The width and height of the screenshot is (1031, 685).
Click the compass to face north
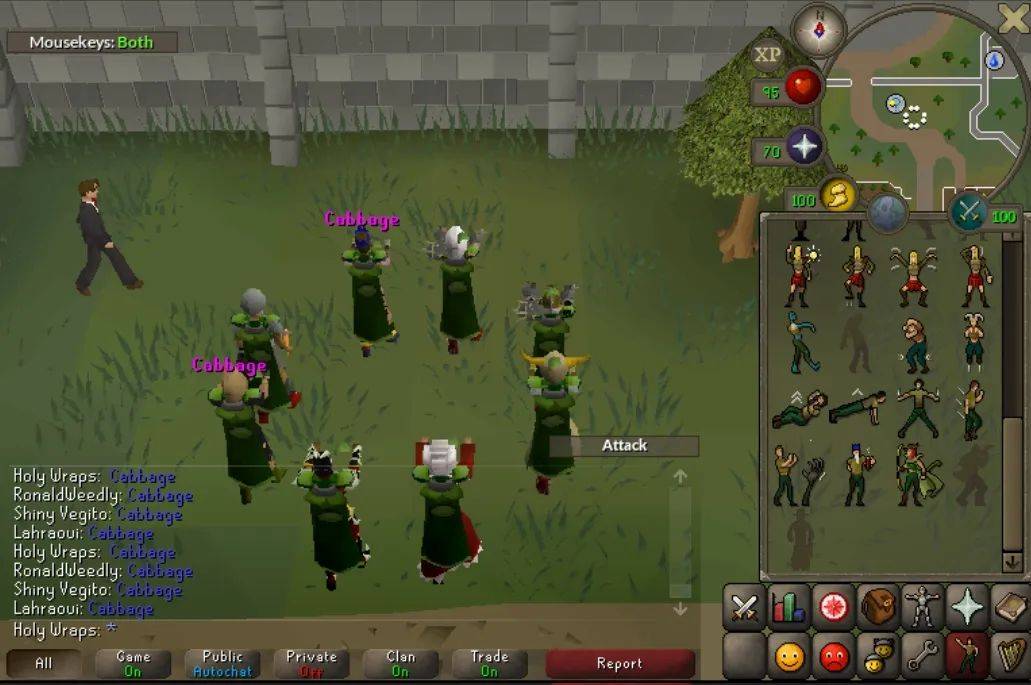point(818,29)
